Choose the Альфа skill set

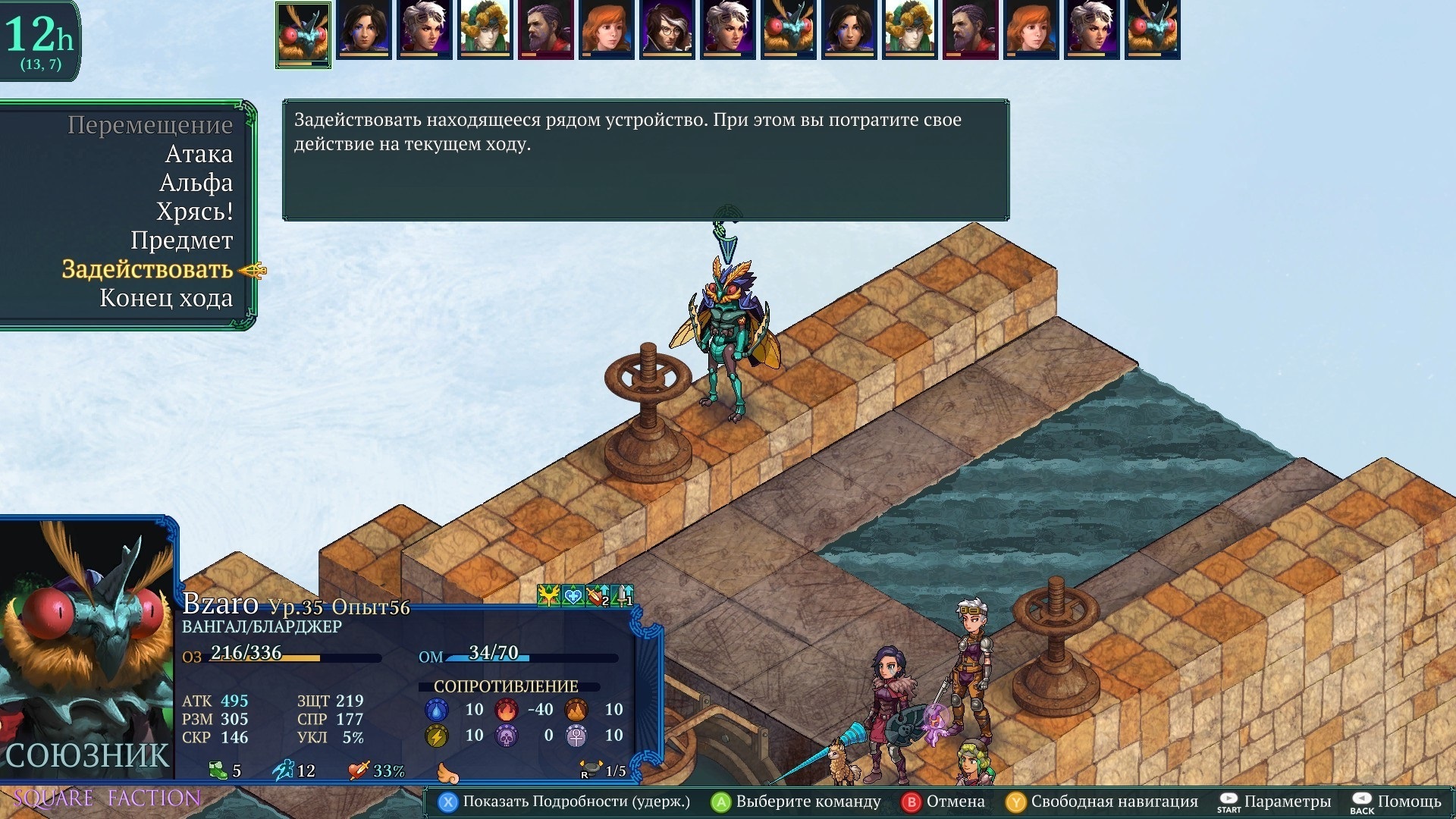(196, 183)
